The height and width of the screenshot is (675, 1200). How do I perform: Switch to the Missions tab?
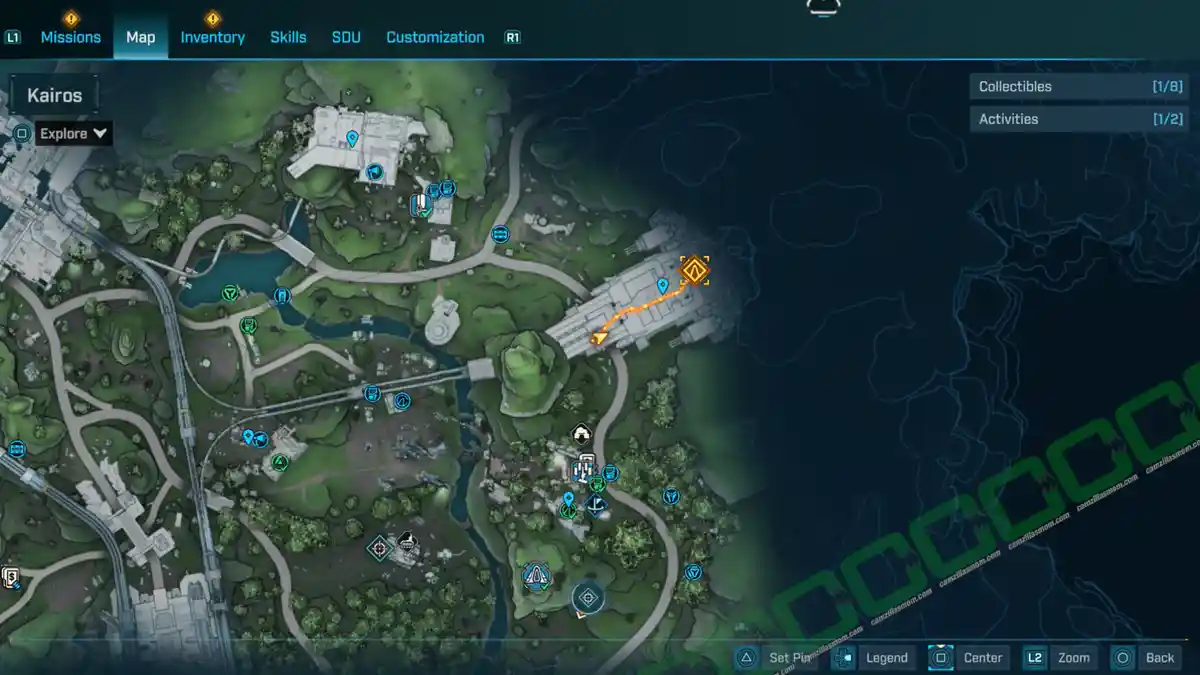coord(70,37)
